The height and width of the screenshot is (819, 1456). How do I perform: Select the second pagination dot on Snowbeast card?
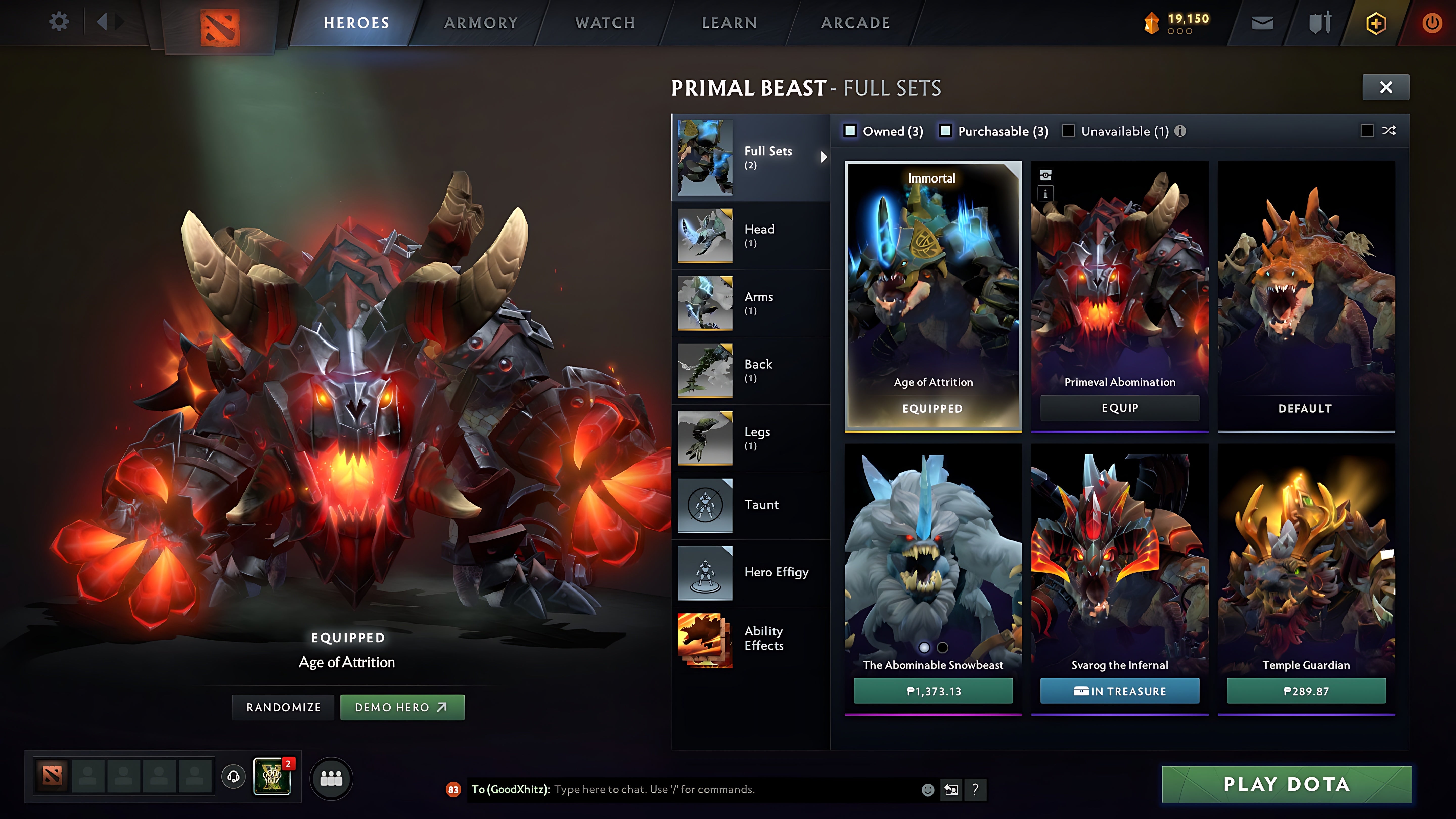pyautogui.click(x=942, y=647)
